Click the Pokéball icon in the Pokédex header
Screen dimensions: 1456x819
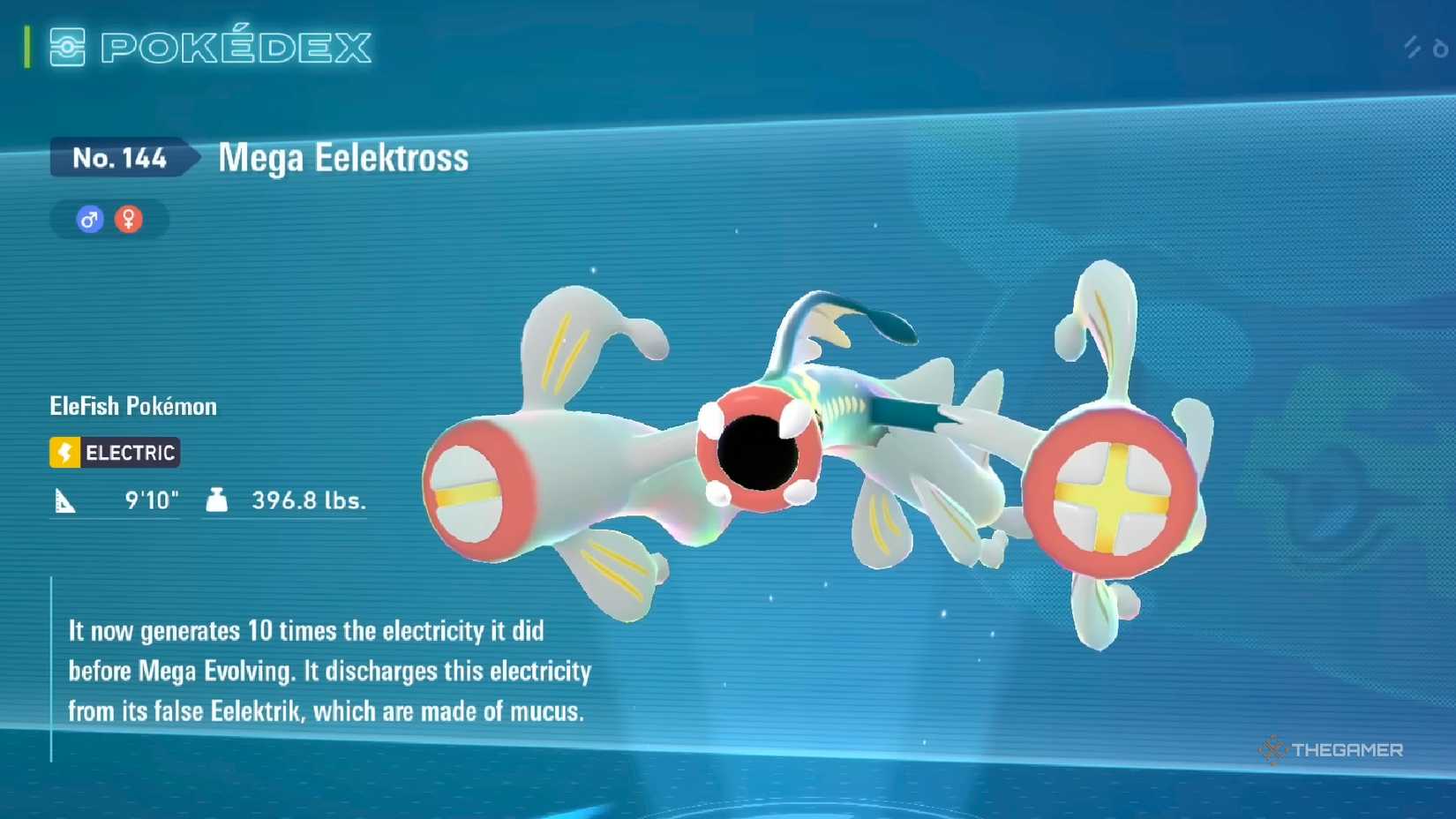click(67, 47)
